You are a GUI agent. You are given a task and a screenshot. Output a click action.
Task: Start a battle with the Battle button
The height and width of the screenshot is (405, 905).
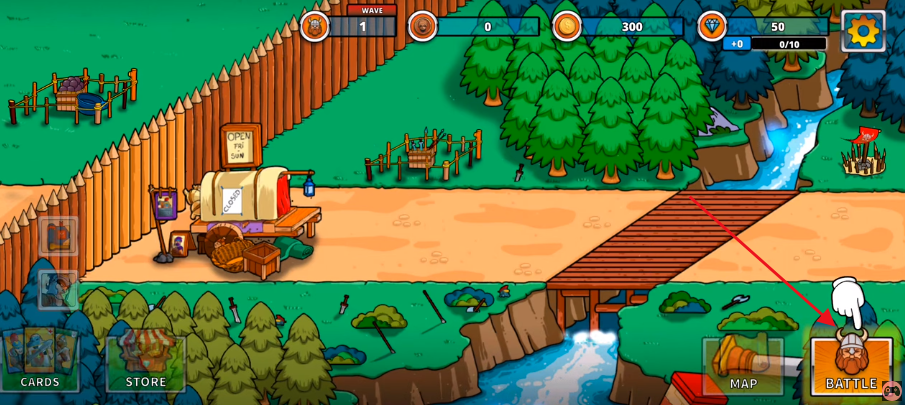click(851, 365)
